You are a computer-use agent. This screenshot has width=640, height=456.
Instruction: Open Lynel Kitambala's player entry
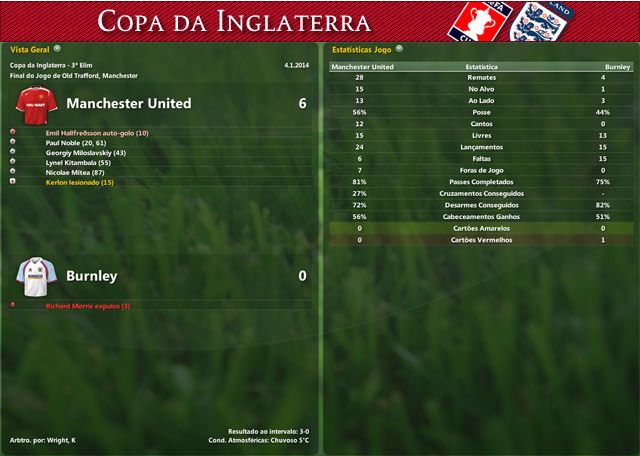[x=78, y=163]
